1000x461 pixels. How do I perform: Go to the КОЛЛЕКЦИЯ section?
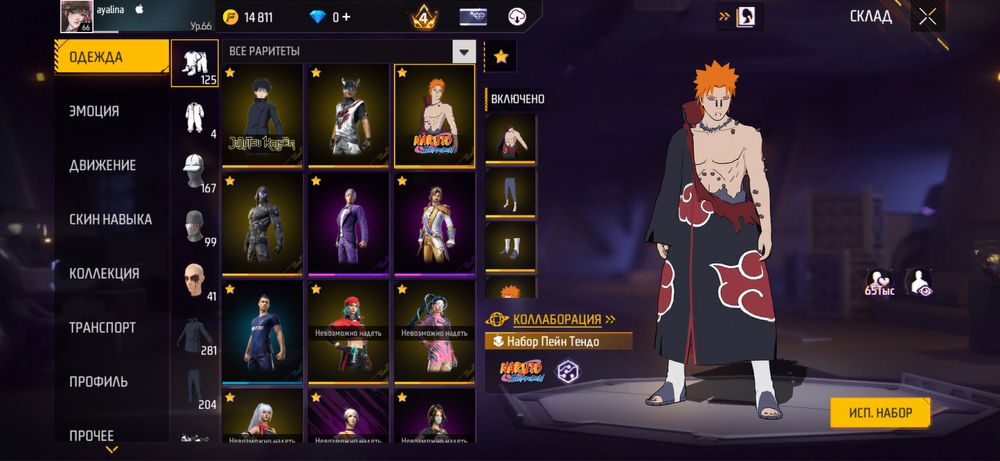click(x=104, y=273)
